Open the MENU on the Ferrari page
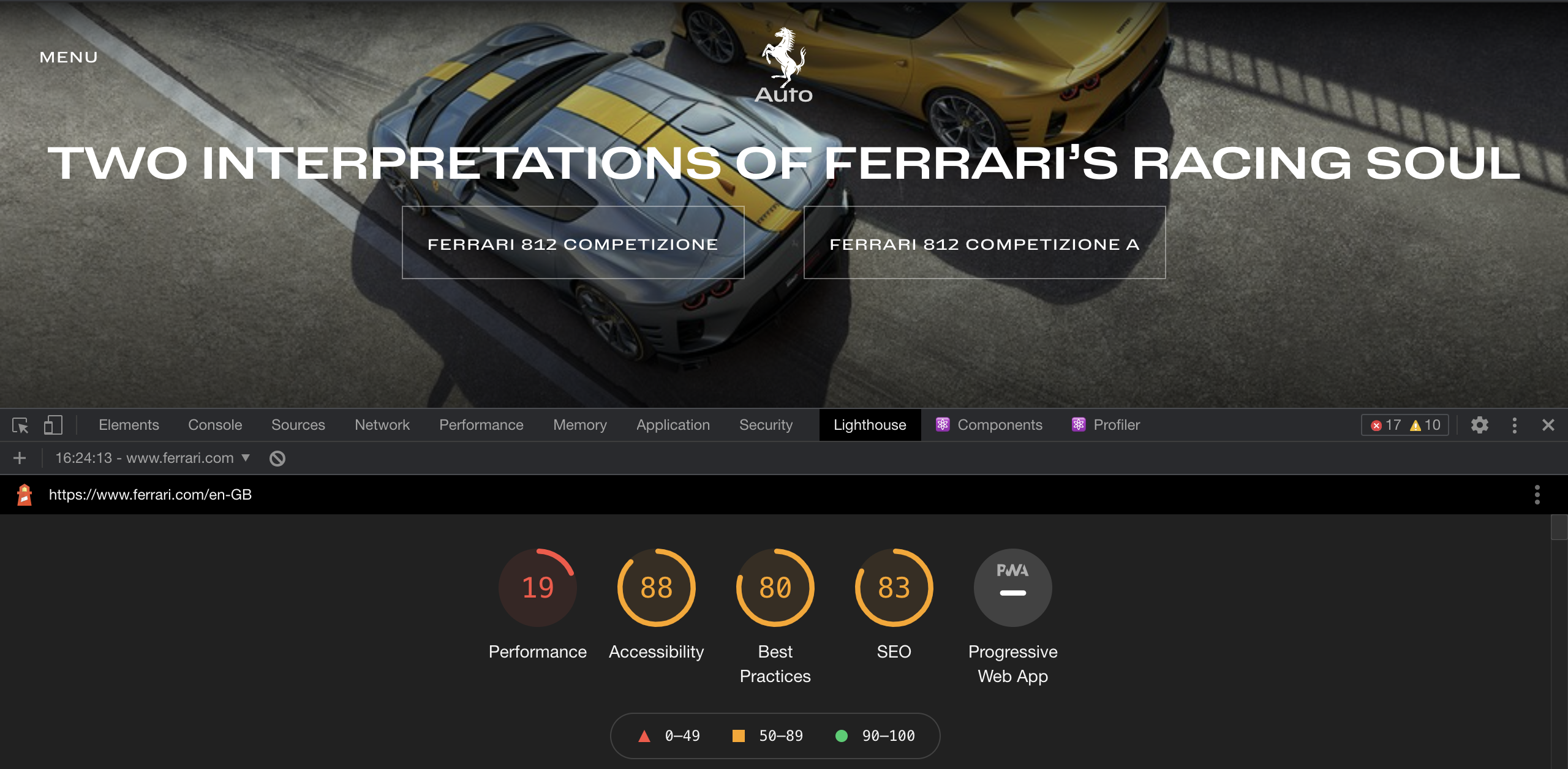The height and width of the screenshot is (769, 1568). [68, 56]
